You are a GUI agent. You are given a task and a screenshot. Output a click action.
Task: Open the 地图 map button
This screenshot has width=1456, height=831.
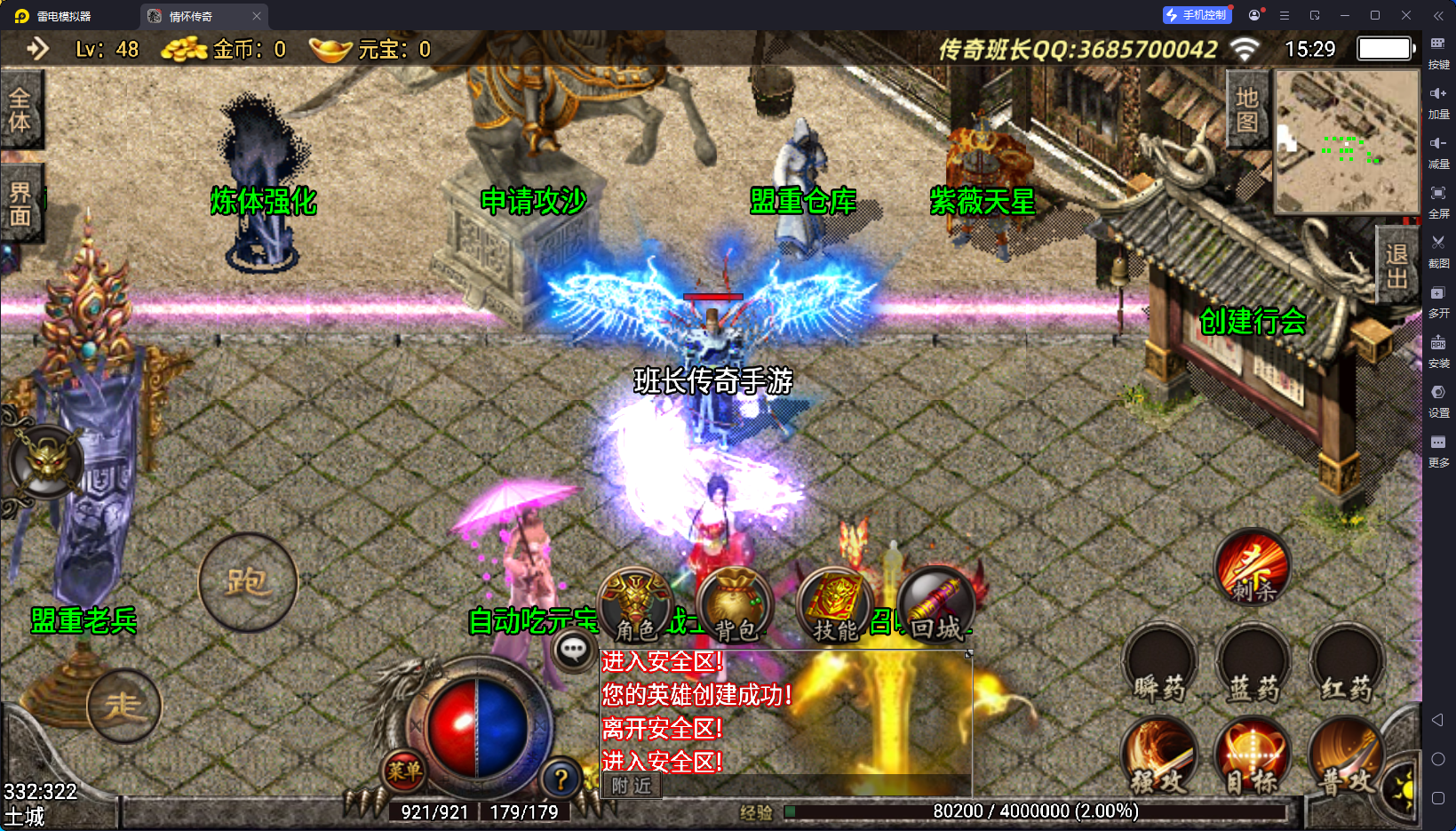(1247, 109)
